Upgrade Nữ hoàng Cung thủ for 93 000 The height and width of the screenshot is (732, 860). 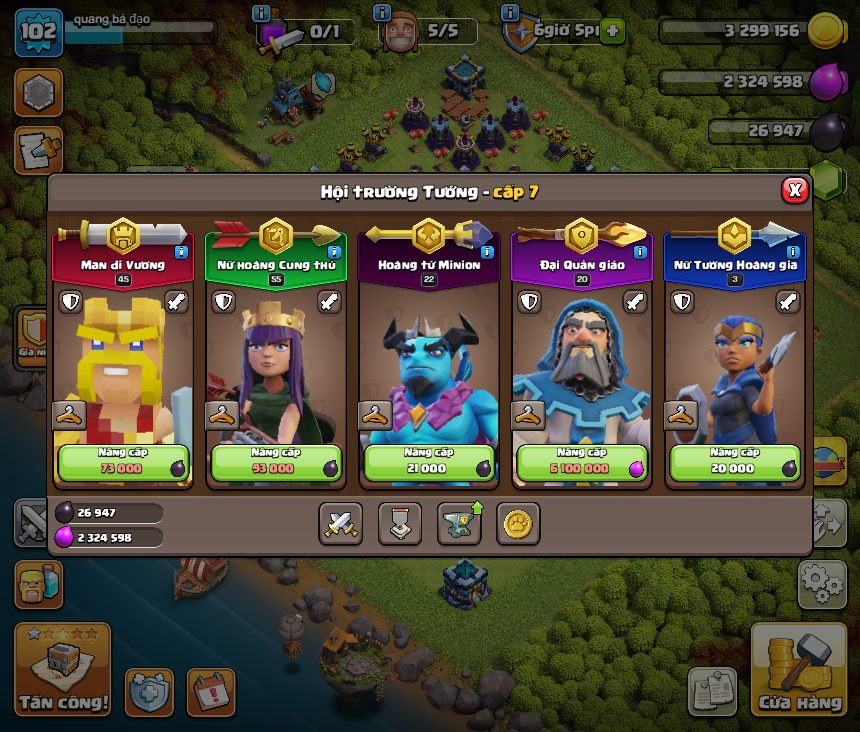(x=275, y=463)
